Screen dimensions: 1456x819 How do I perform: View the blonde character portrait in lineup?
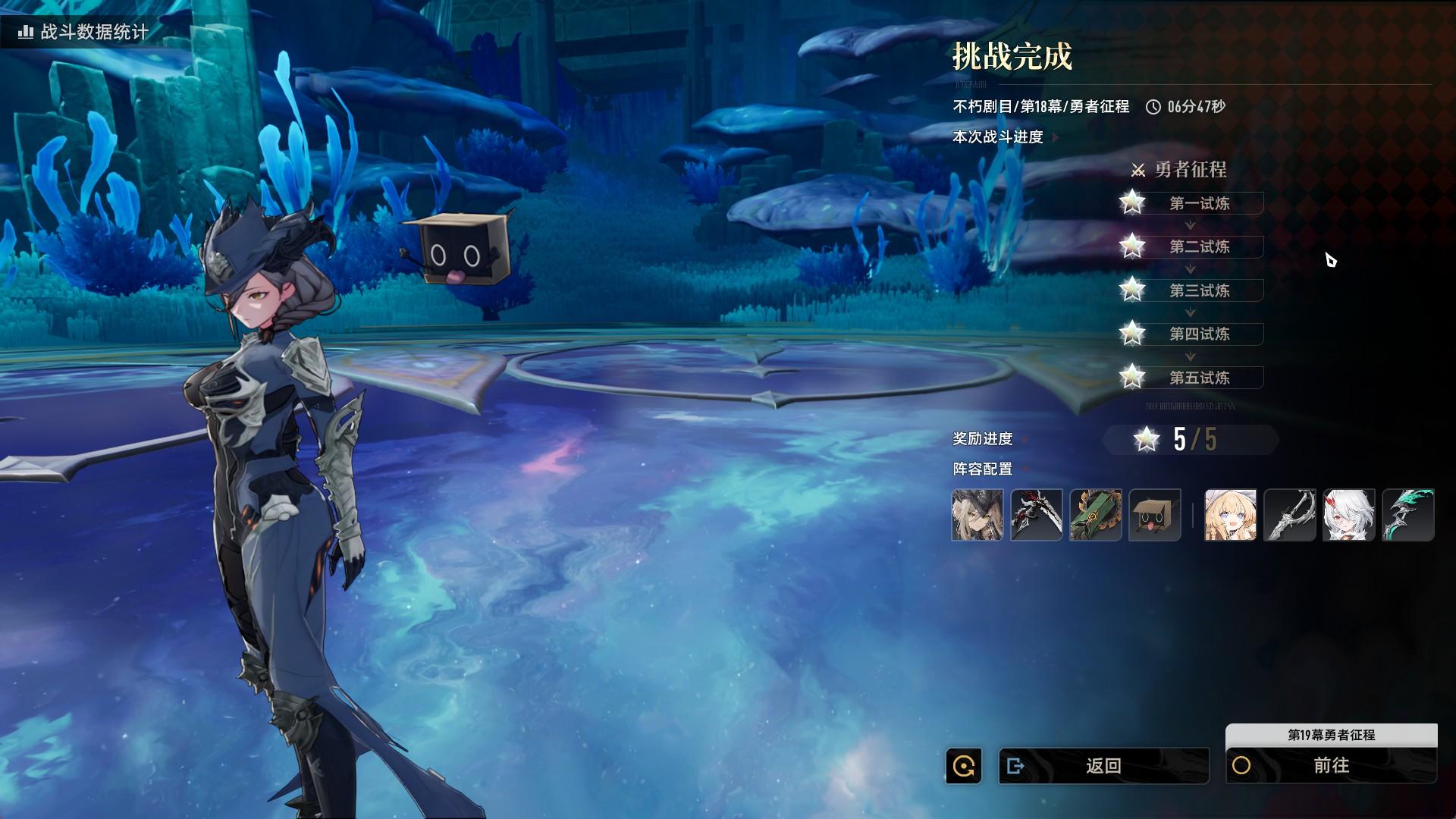[1231, 515]
